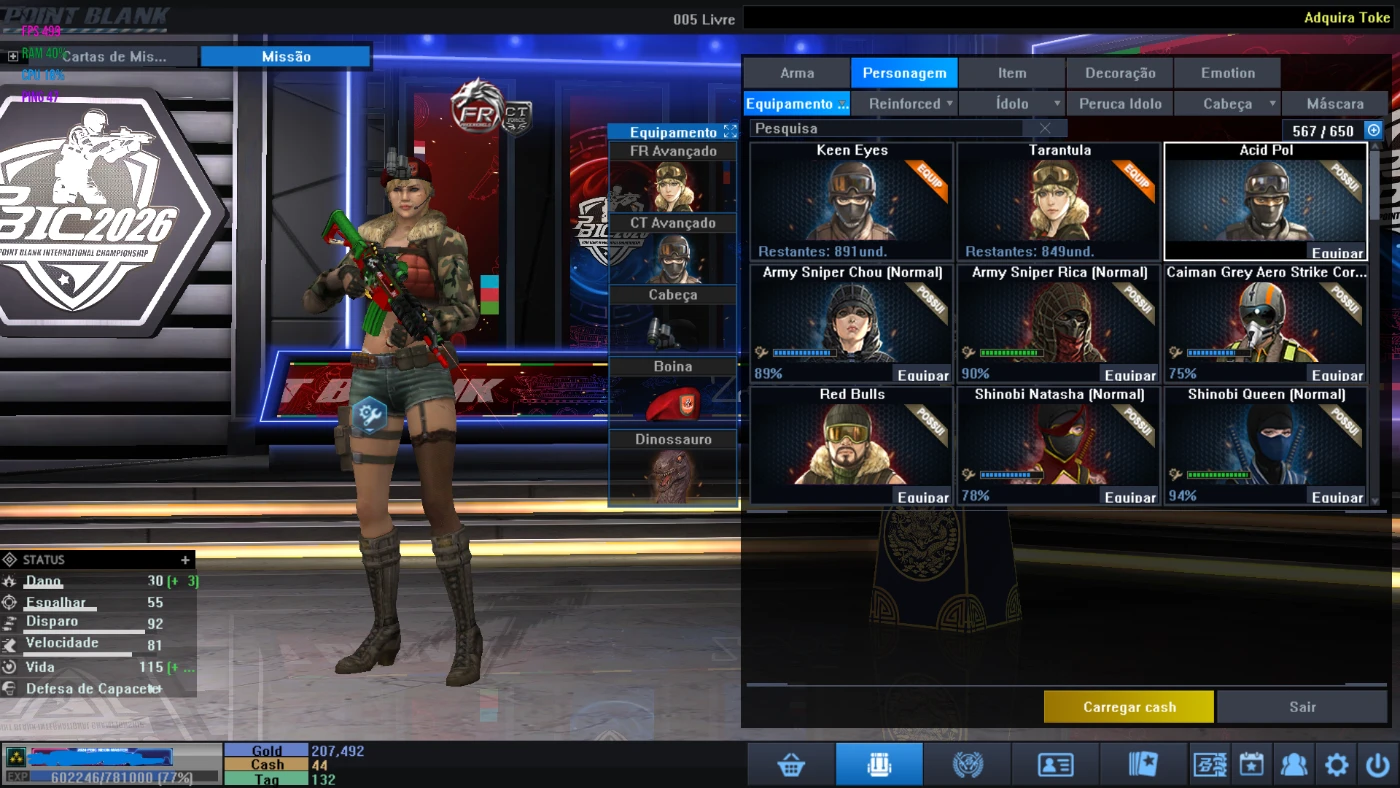Switch to the Arma tab
Screen dimensions: 1400x788
(797, 73)
